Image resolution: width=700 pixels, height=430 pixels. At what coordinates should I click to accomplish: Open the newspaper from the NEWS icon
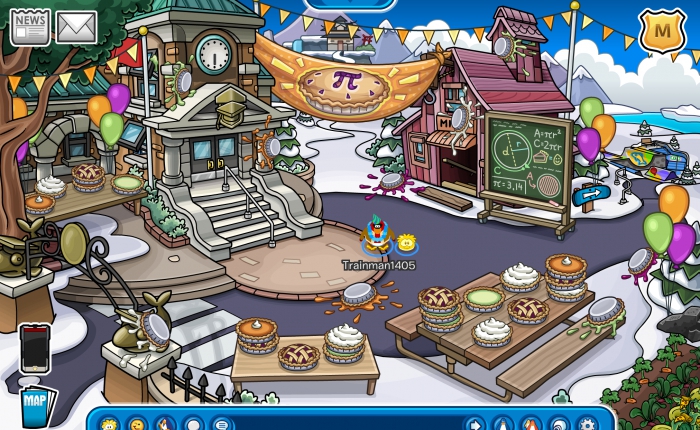pos(30,27)
